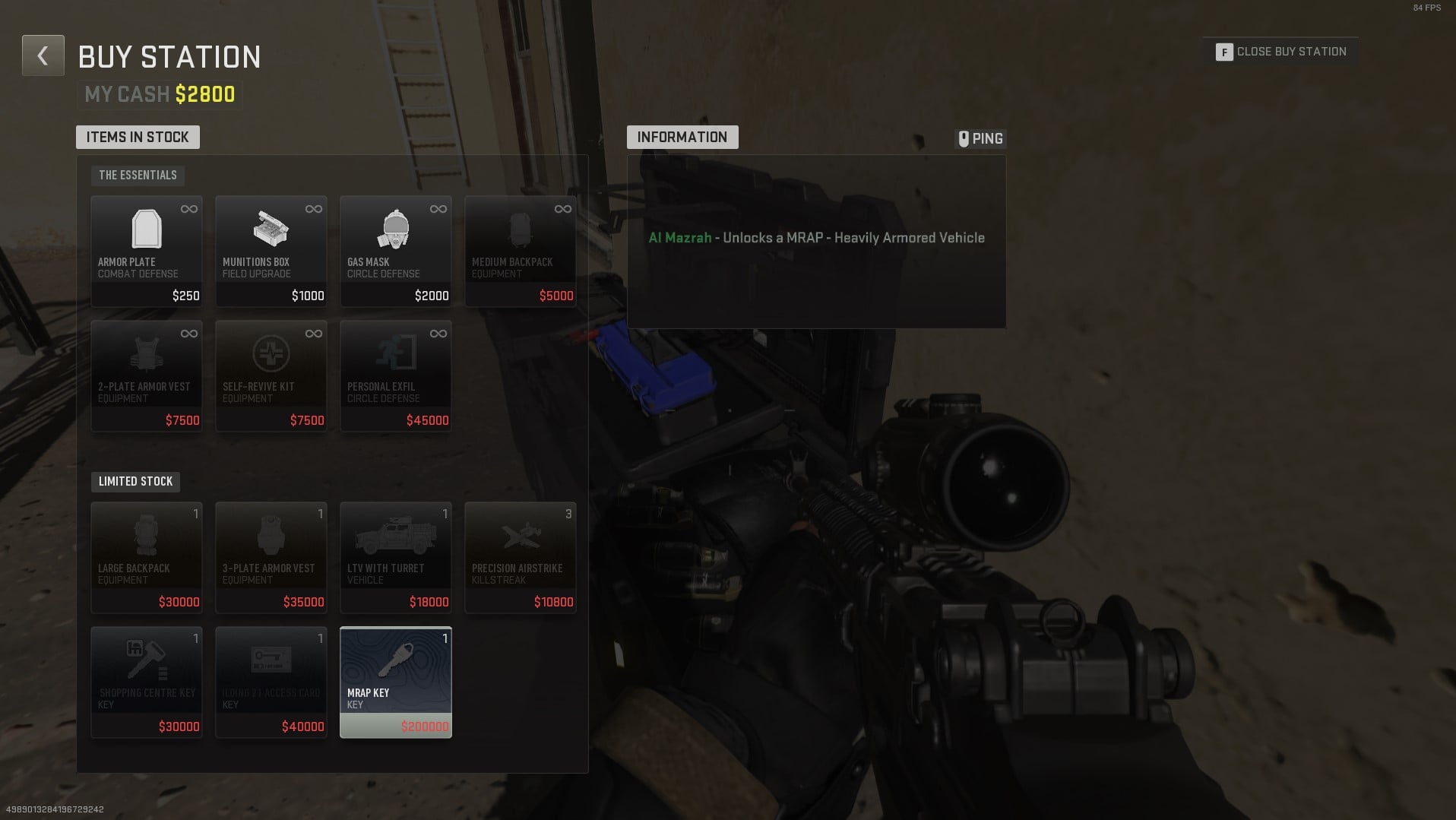1456x820 pixels.
Task: Buy the Personal Exfil
Action: [x=395, y=375]
